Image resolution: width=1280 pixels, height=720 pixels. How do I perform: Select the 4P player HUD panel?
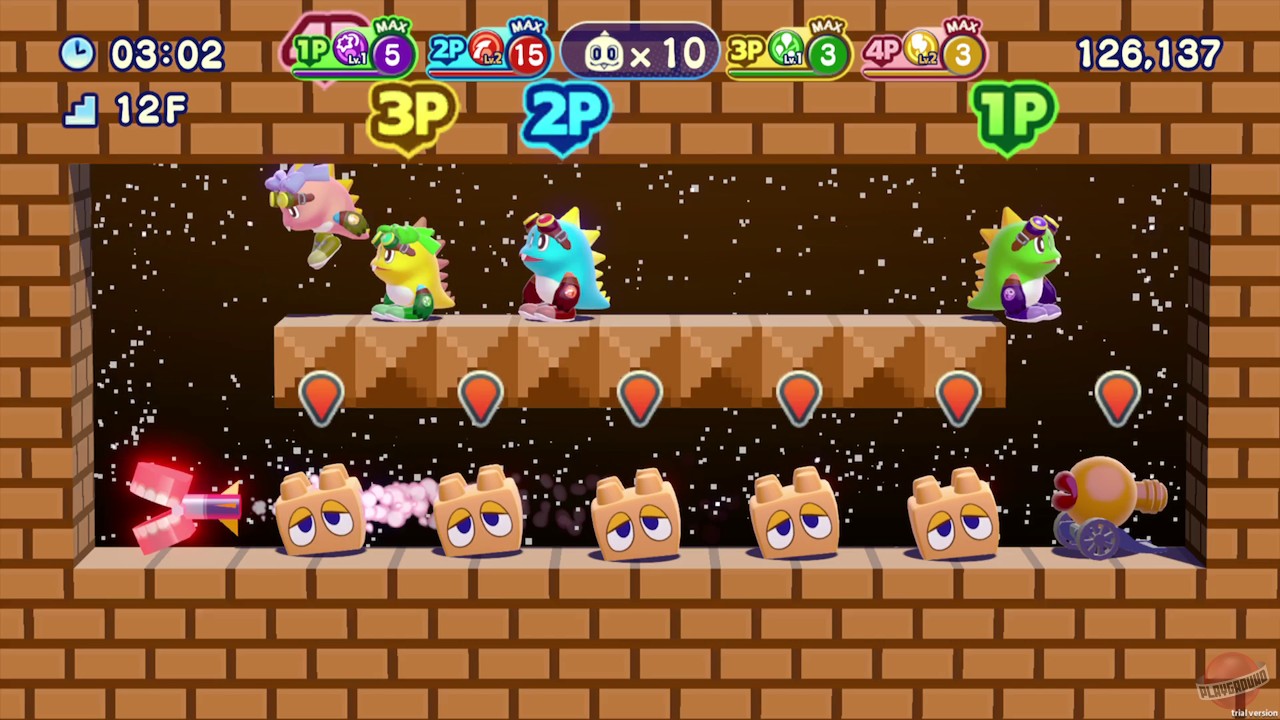(920, 52)
